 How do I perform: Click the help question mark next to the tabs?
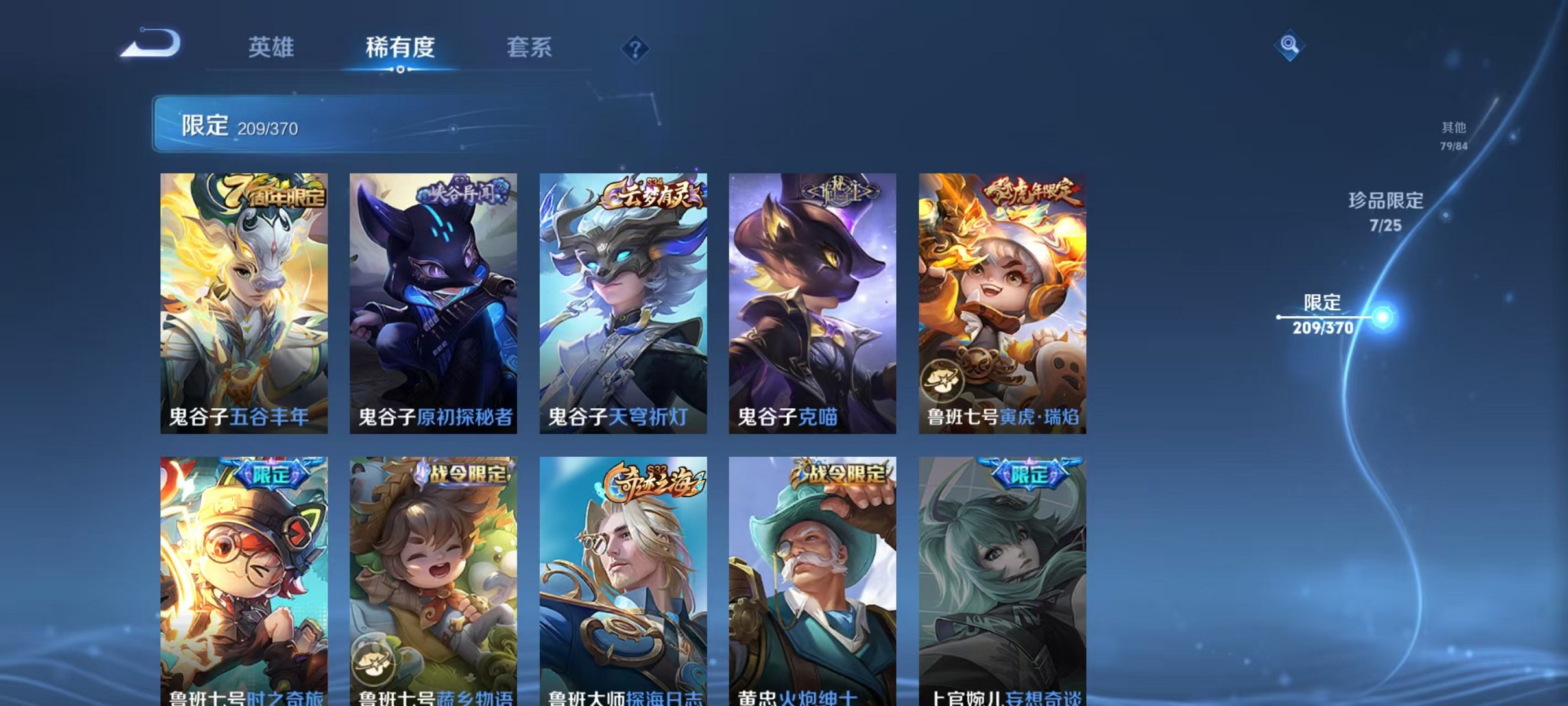pos(636,47)
